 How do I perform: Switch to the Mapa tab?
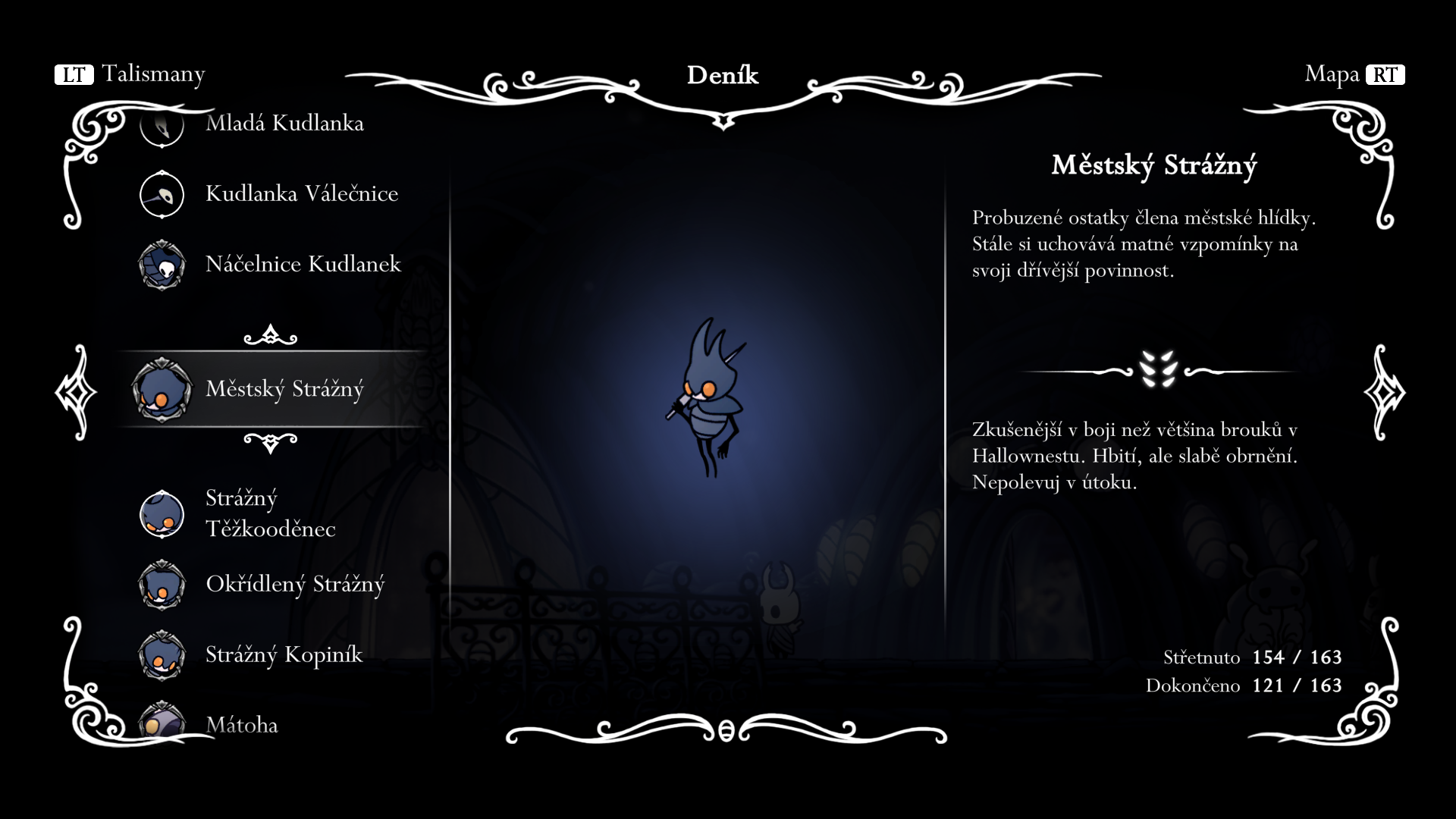point(1354,74)
